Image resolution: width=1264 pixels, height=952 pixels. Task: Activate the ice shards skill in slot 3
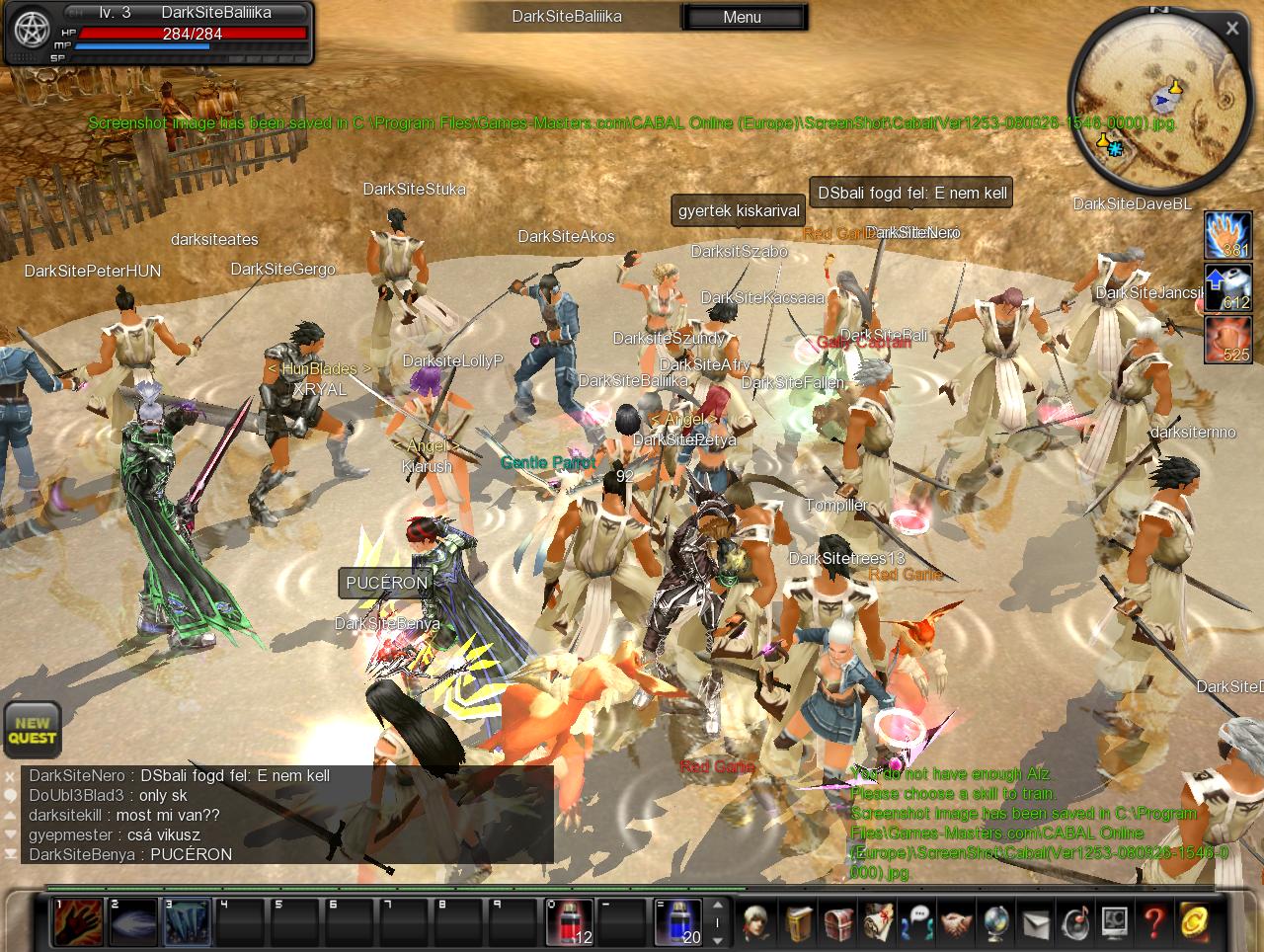tap(187, 922)
